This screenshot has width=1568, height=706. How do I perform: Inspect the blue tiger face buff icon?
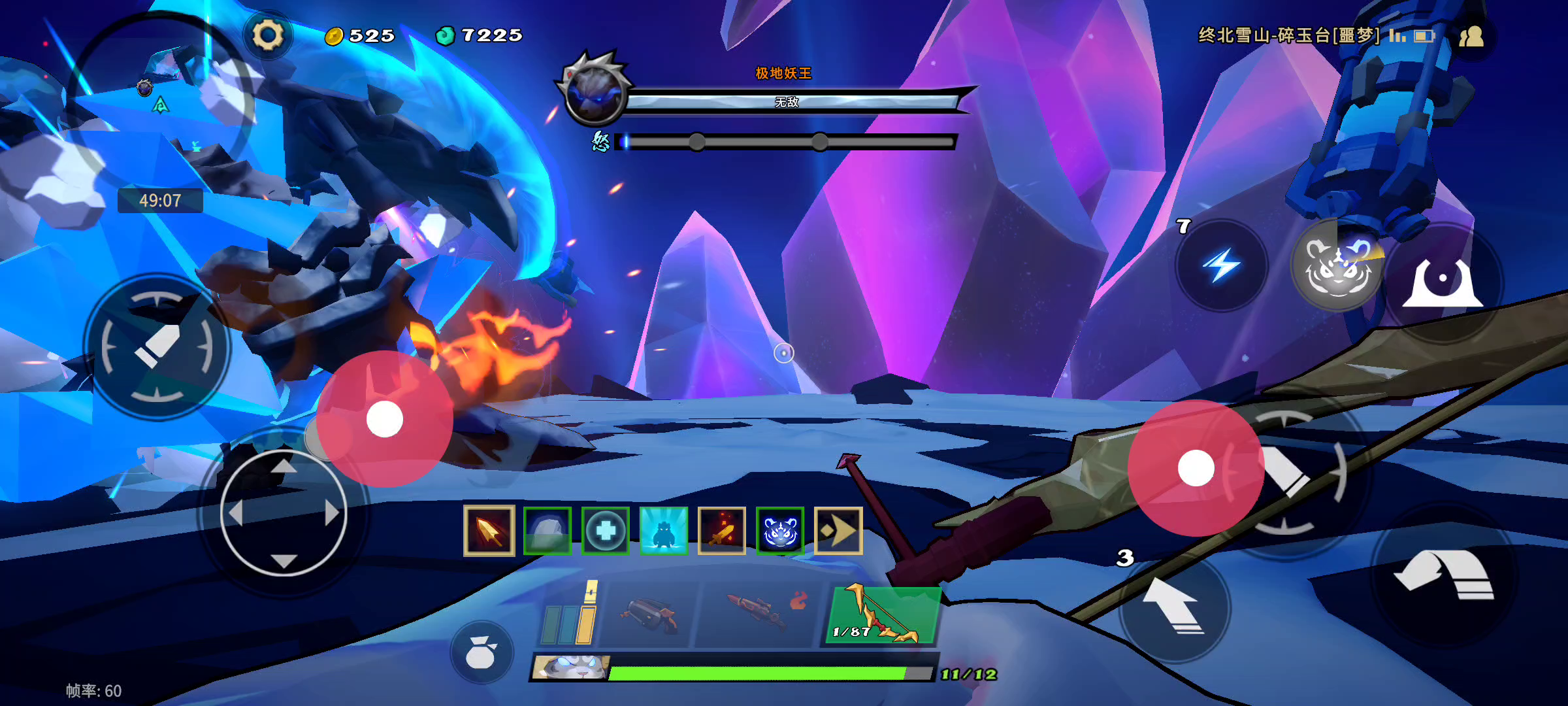click(779, 531)
